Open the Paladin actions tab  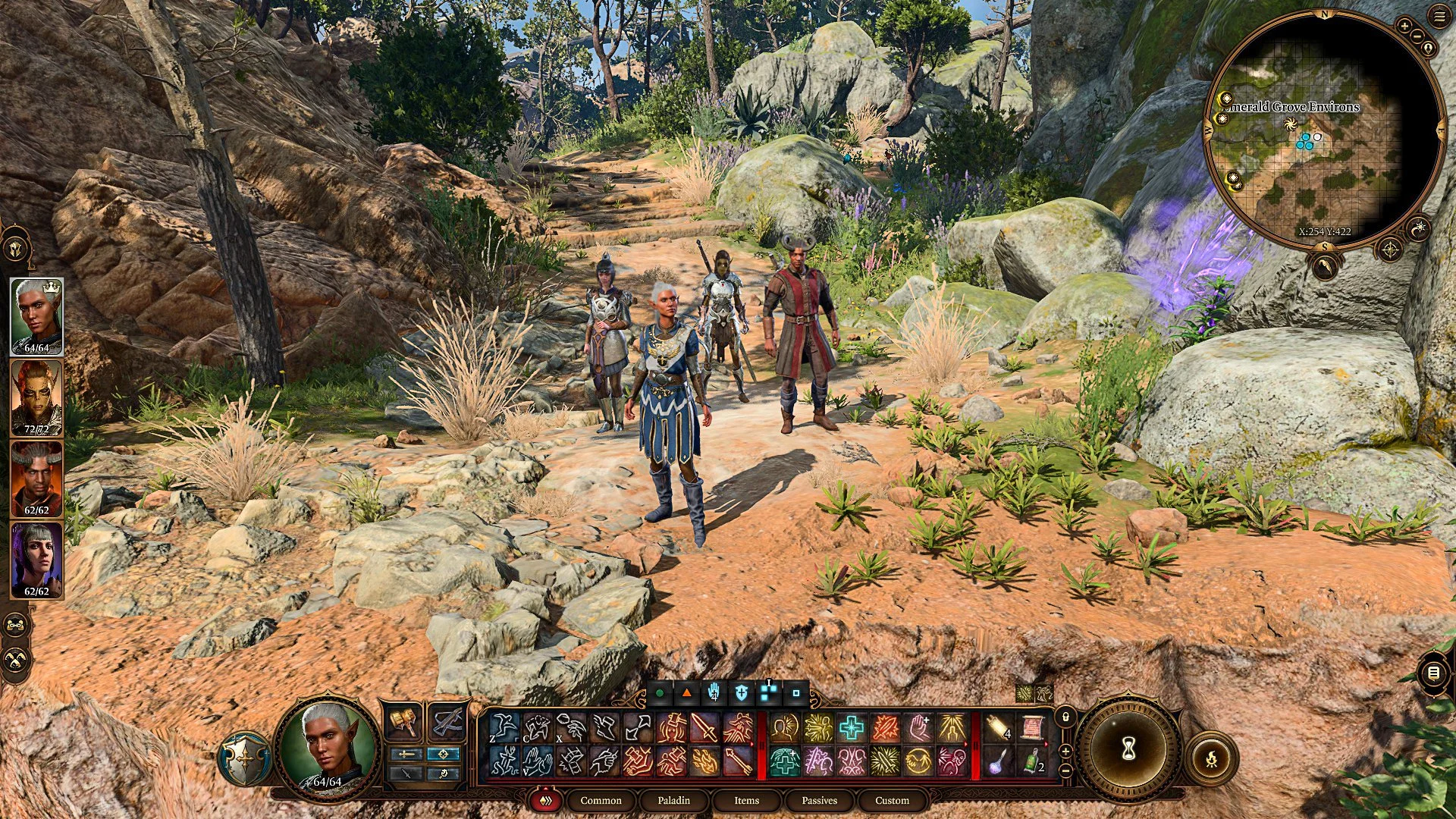pos(673,800)
